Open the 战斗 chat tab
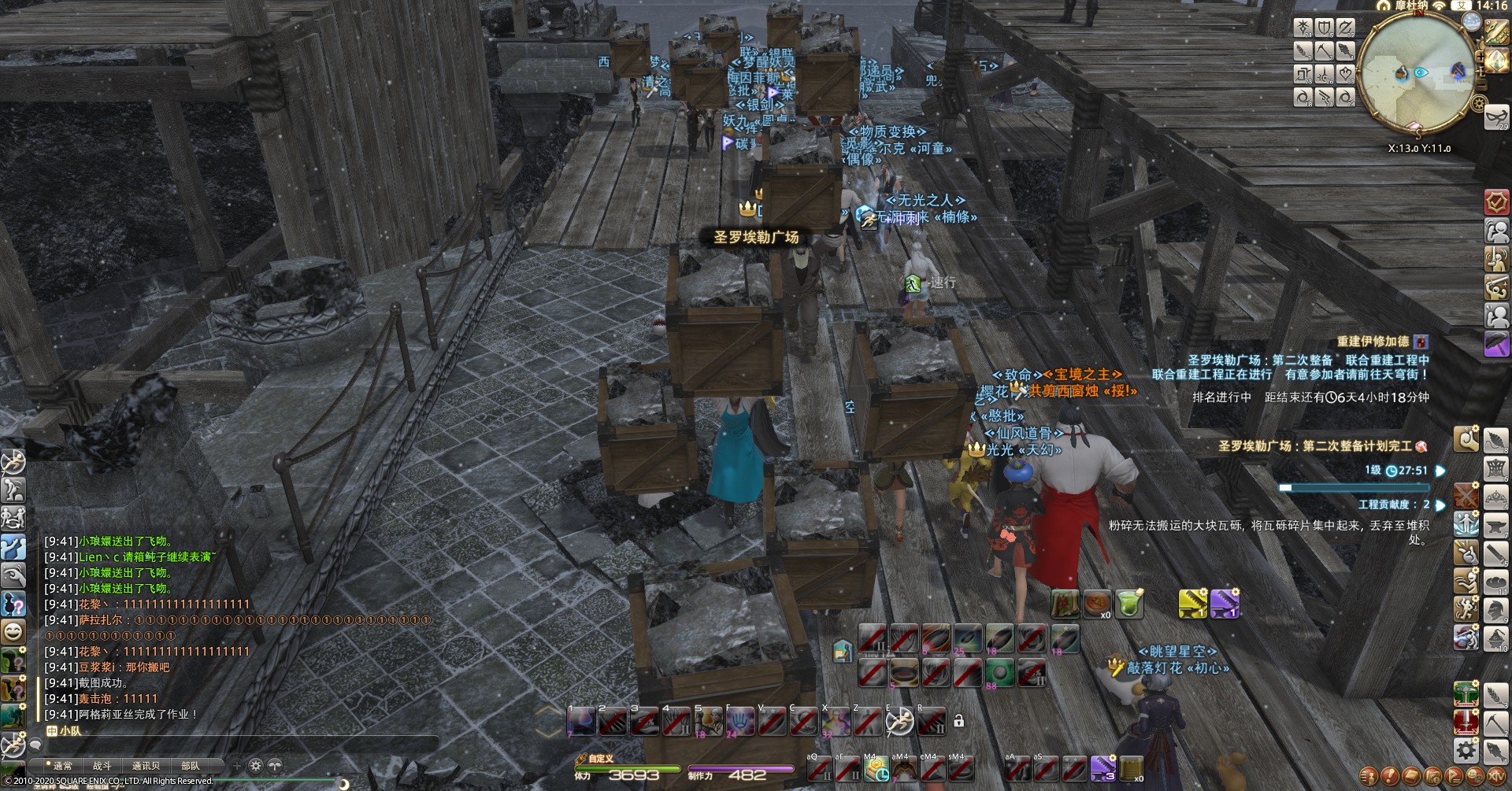Image resolution: width=1512 pixels, height=791 pixels. tap(102, 765)
